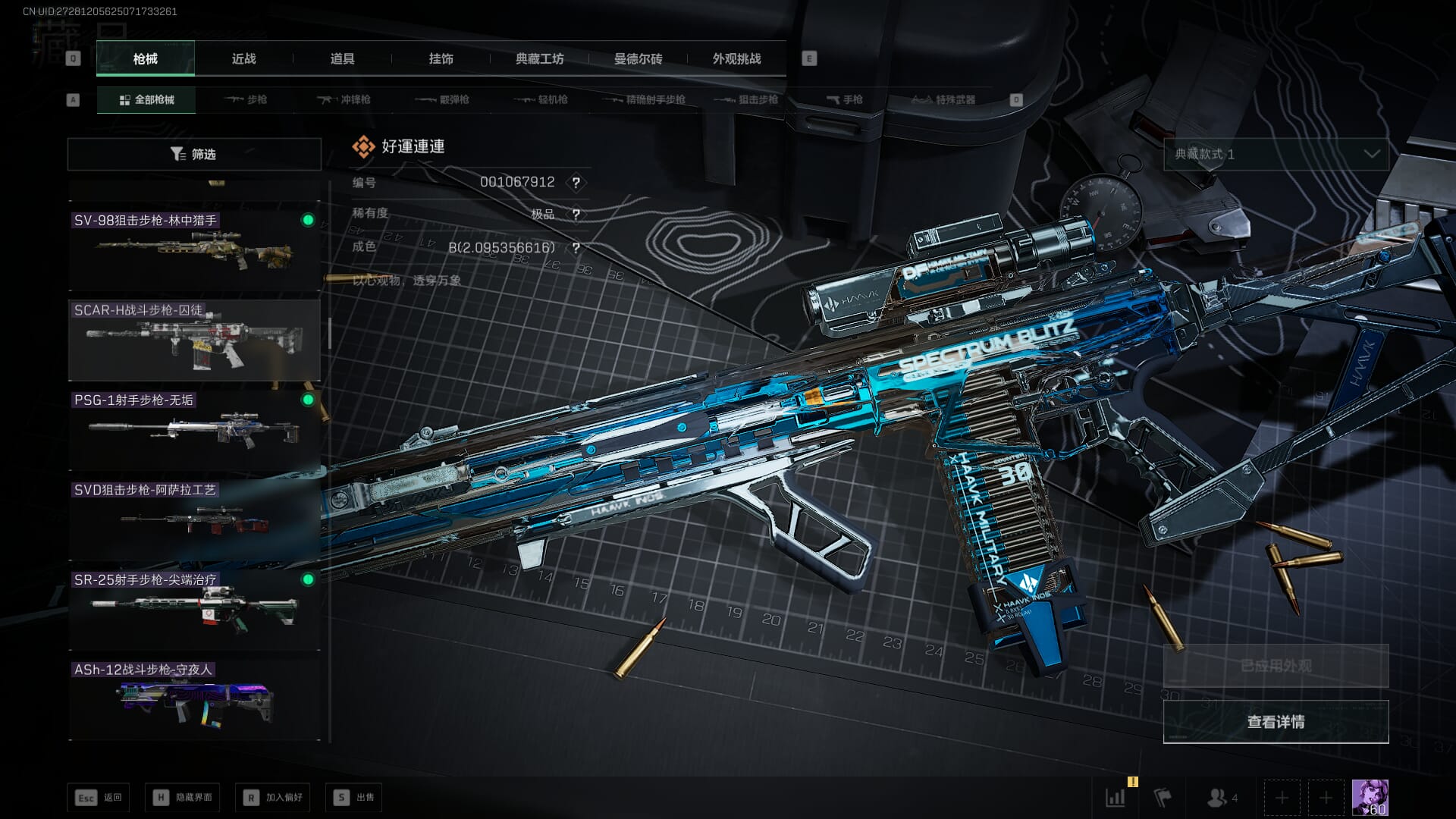Viewport: 1456px width, 819px height.
Task: Click the 出售 sell button
Action: [x=354, y=797]
